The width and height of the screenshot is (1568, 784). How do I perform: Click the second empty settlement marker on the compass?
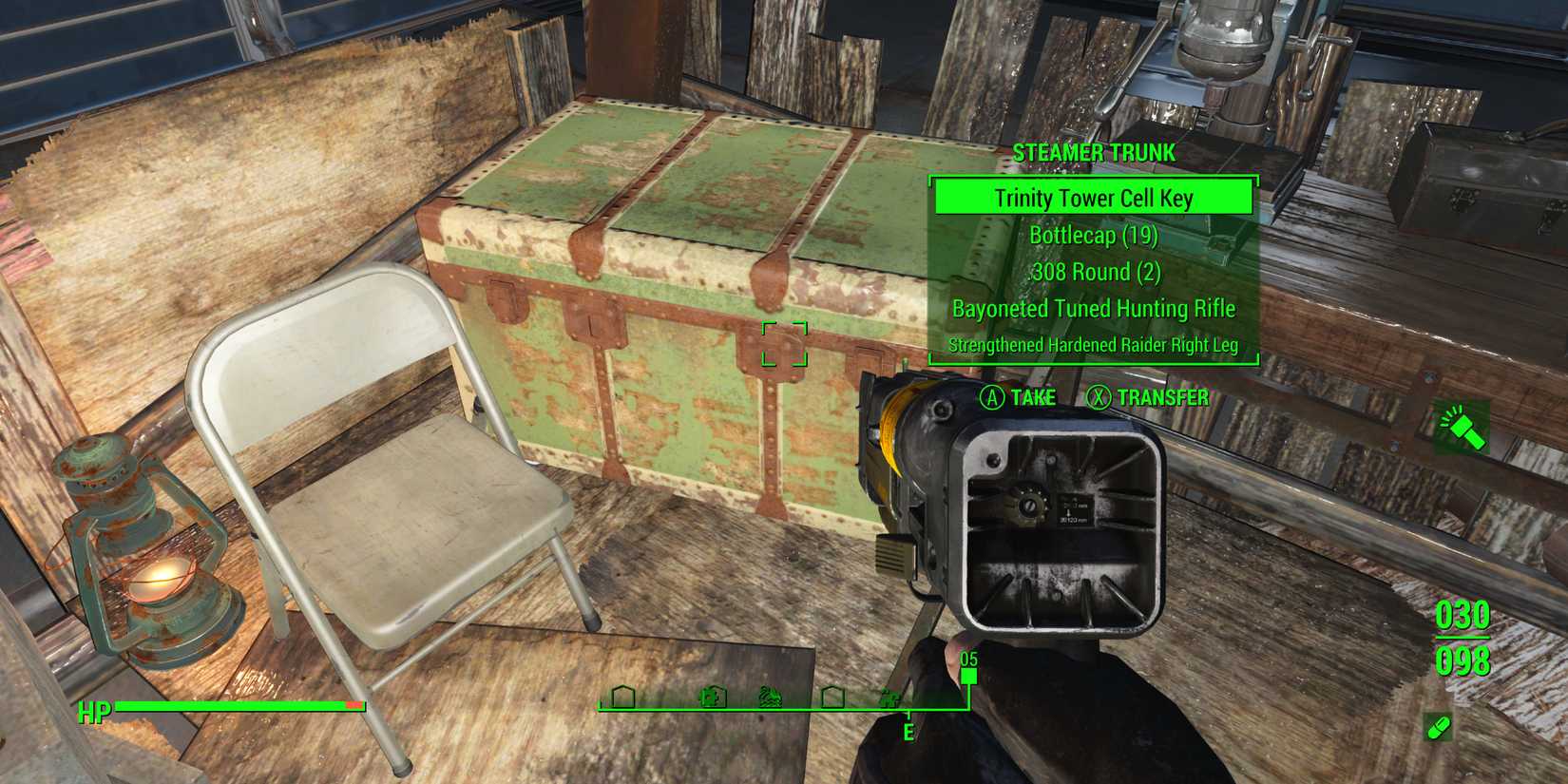[833, 697]
